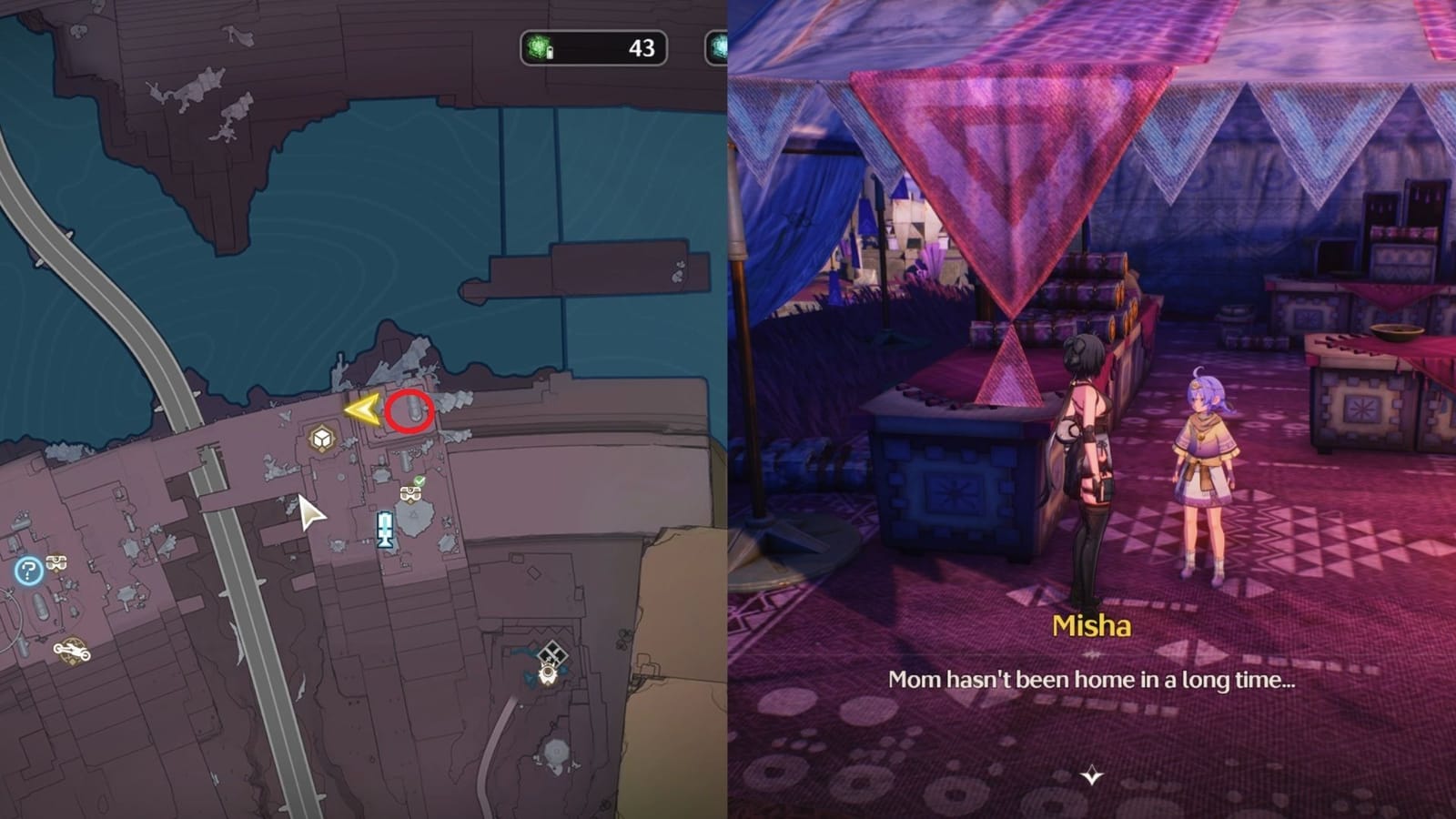This screenshot has width=1456, height=819.
Task: Click the diamond fast-travel marker near the harbor
Action: click(x=551, y=652)
